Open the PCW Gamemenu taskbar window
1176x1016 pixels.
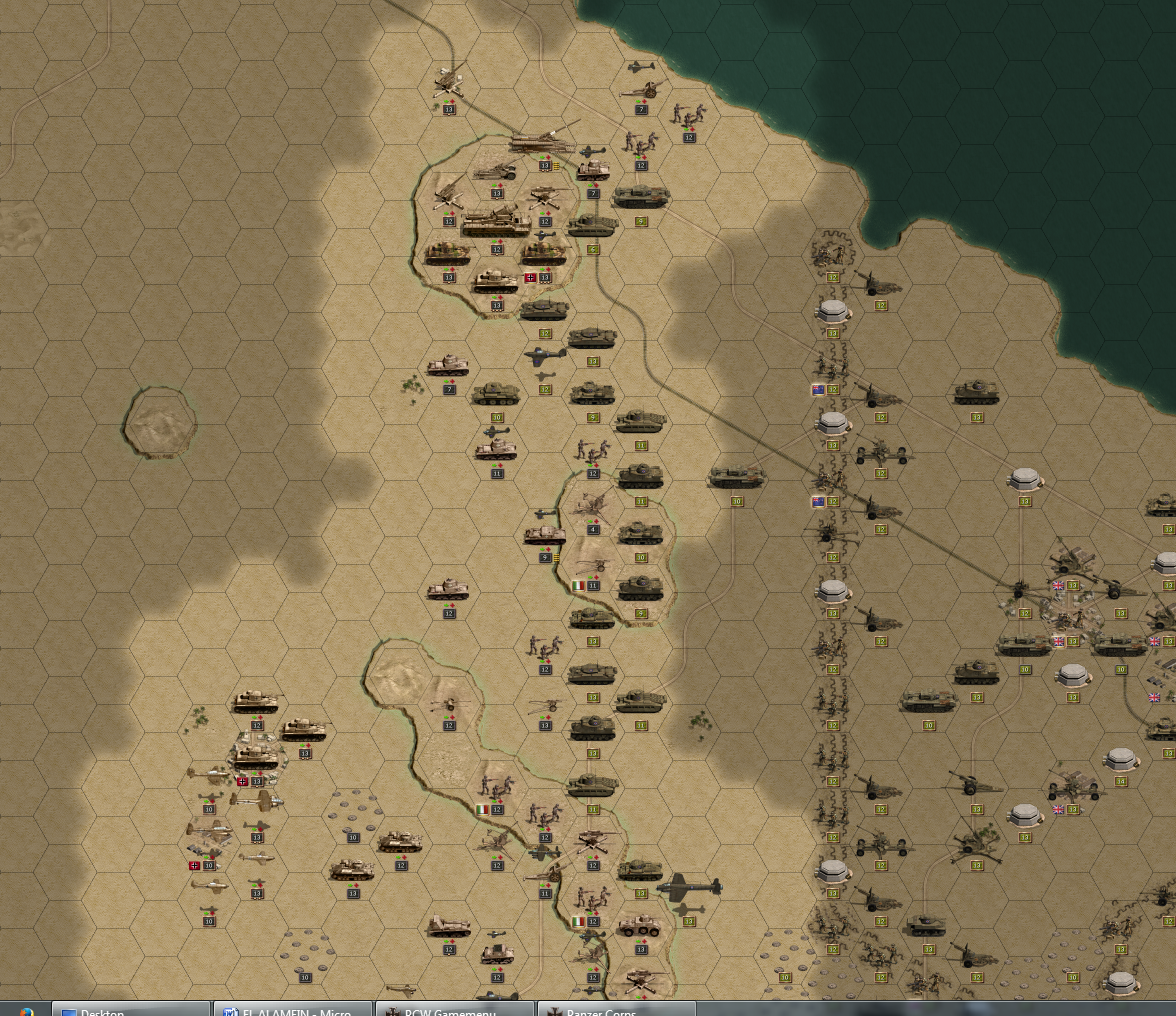click(456, 1009)
